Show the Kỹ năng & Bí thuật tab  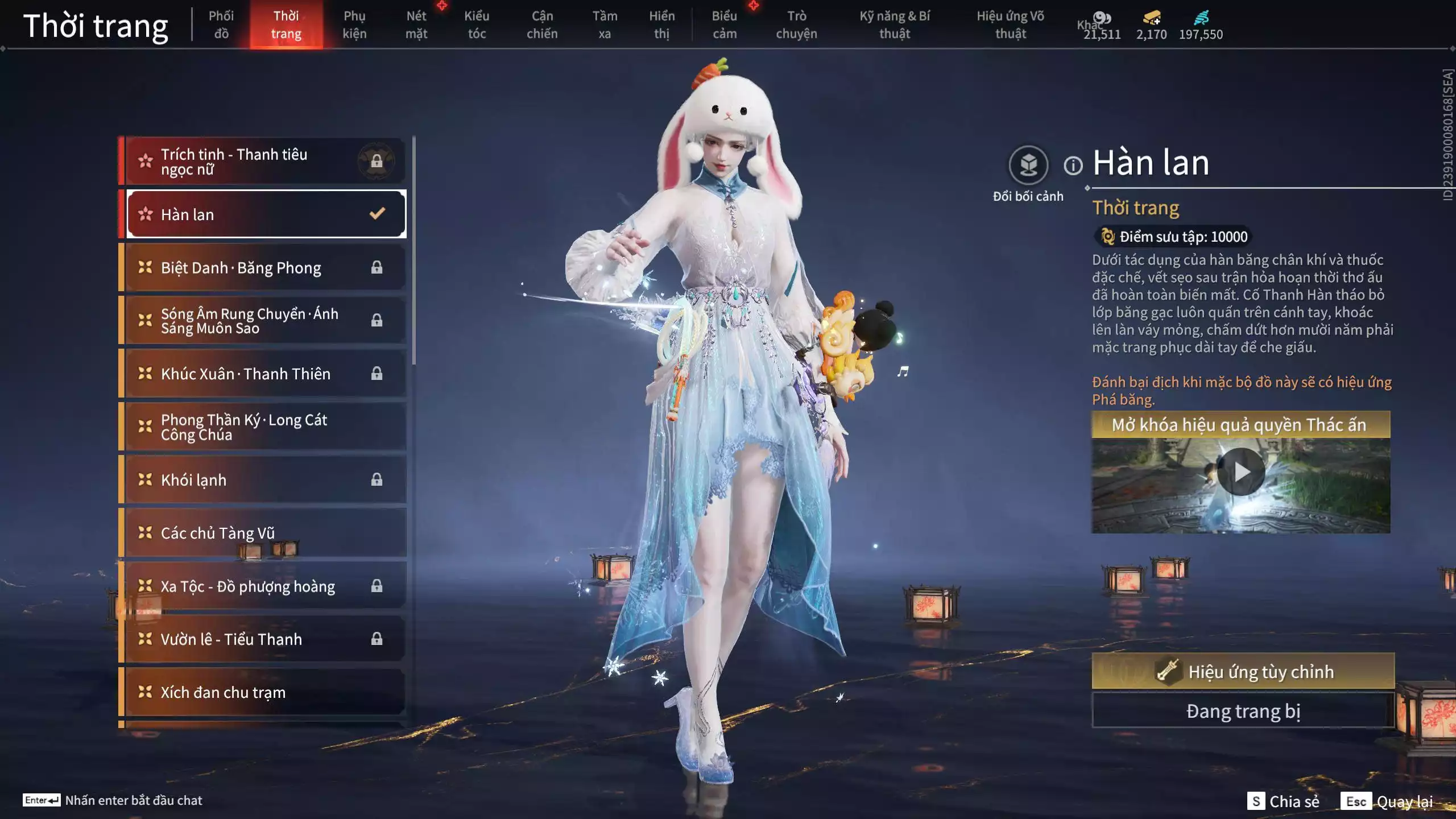pos(895,25)
